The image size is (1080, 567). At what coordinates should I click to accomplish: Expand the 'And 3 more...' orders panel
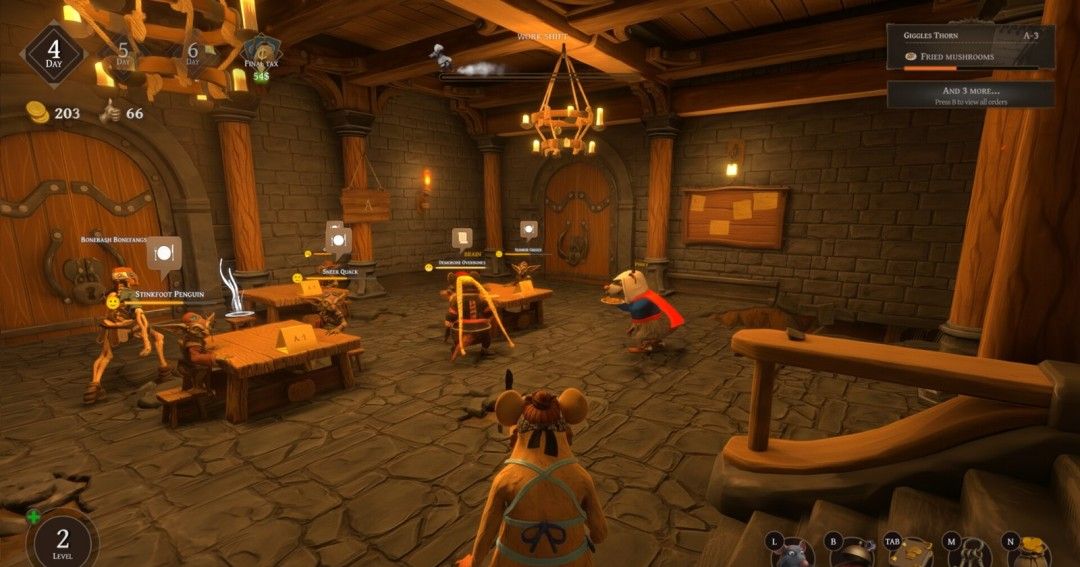click(x=970, y=95)
